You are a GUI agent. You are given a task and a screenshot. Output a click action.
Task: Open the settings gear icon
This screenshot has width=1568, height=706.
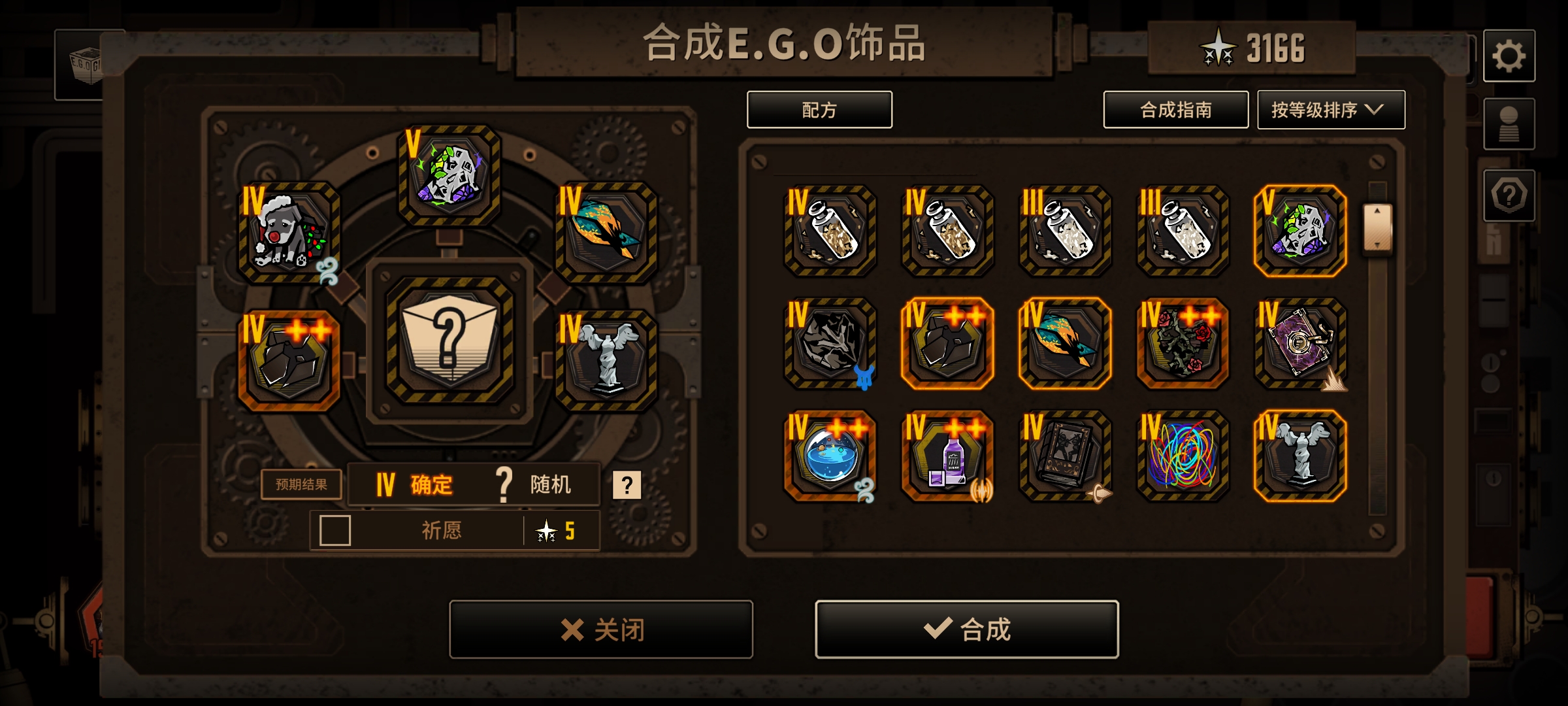click(x=1510, y=56)
